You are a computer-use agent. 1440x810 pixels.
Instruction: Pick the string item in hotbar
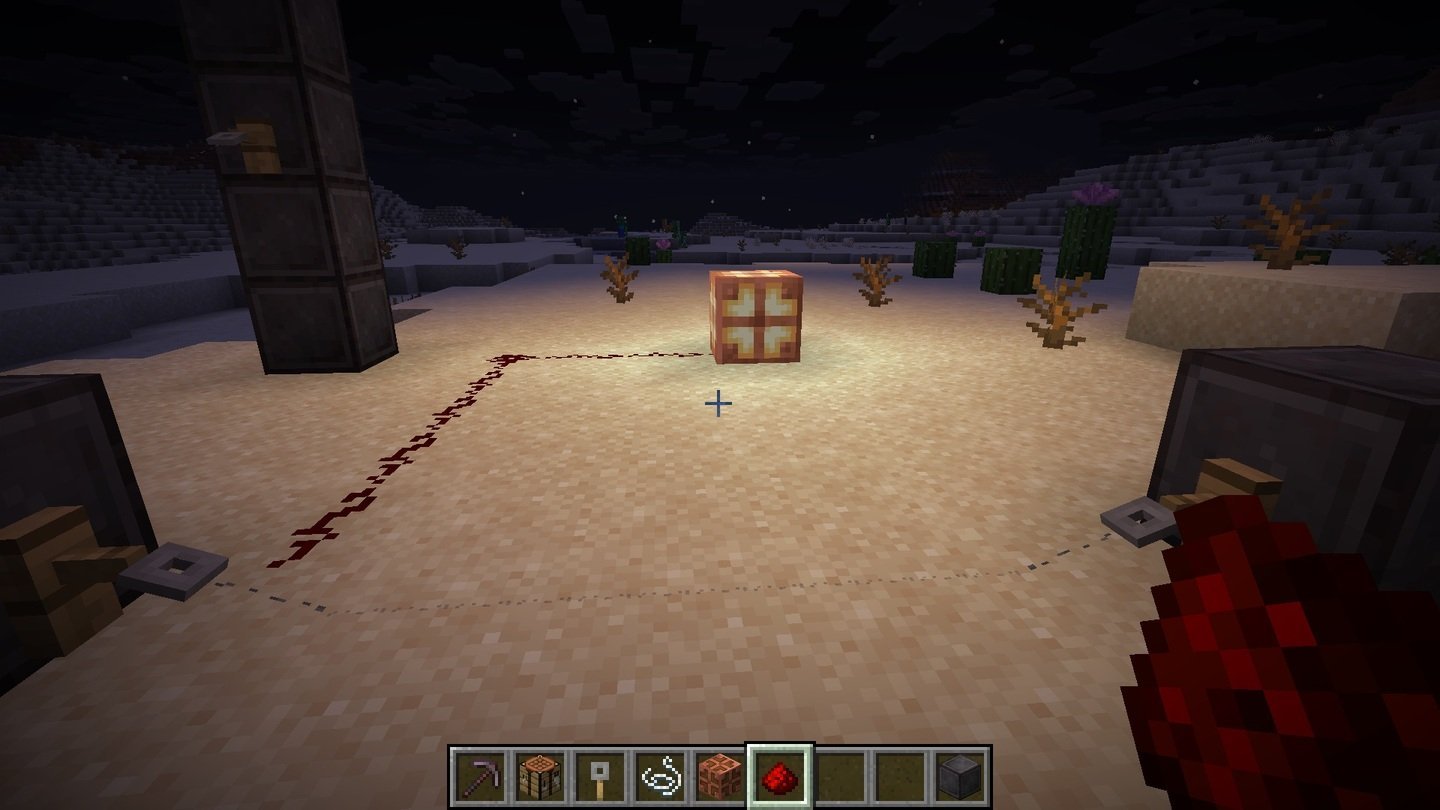point(660,776)
